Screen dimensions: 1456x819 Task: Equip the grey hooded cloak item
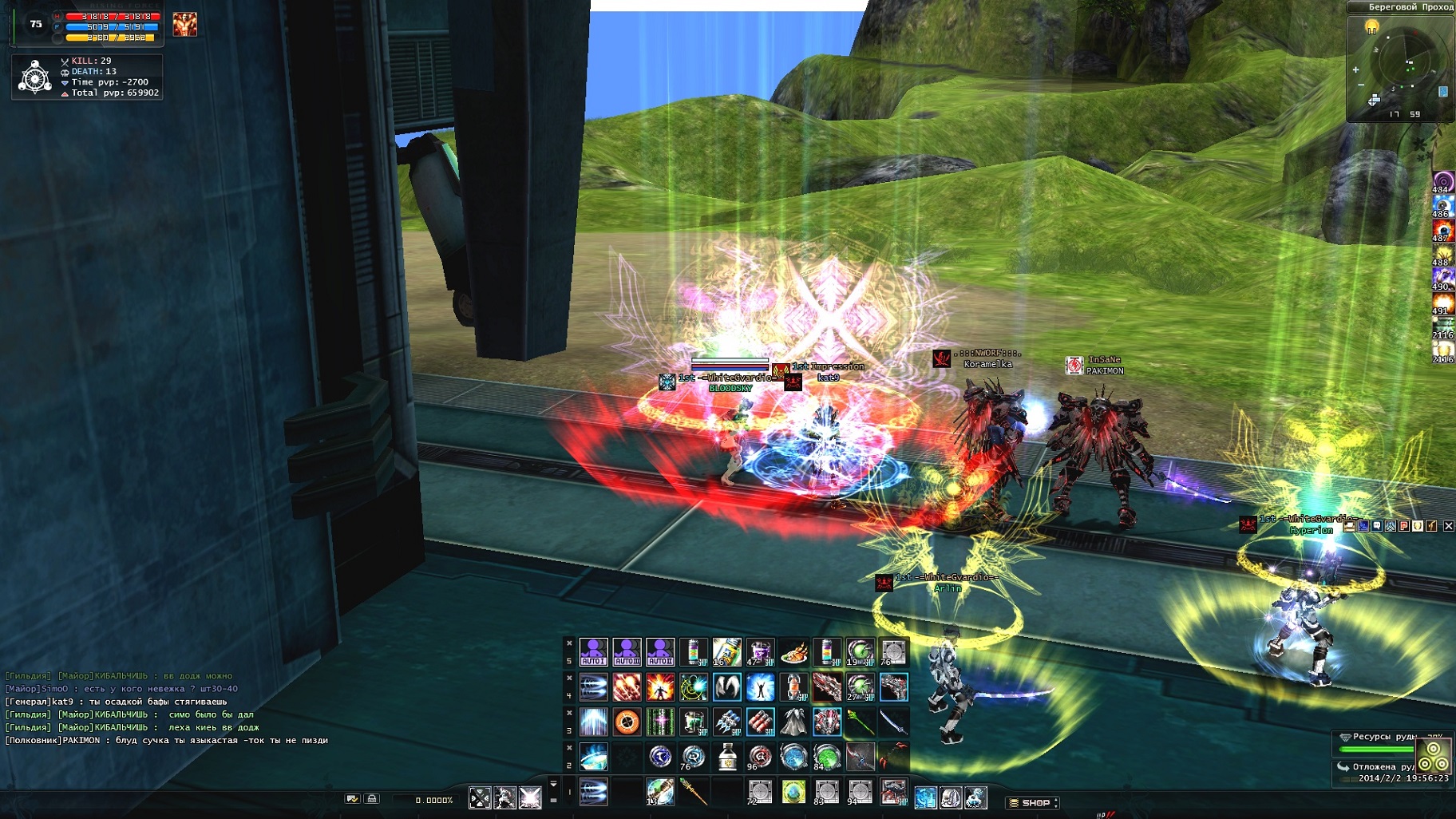pos(793,722)
